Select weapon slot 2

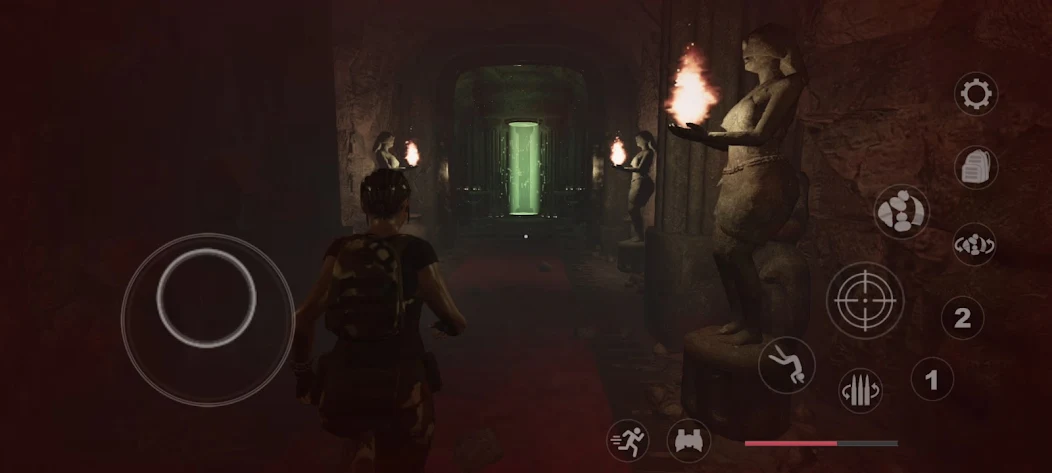click(x=962, y=319)
